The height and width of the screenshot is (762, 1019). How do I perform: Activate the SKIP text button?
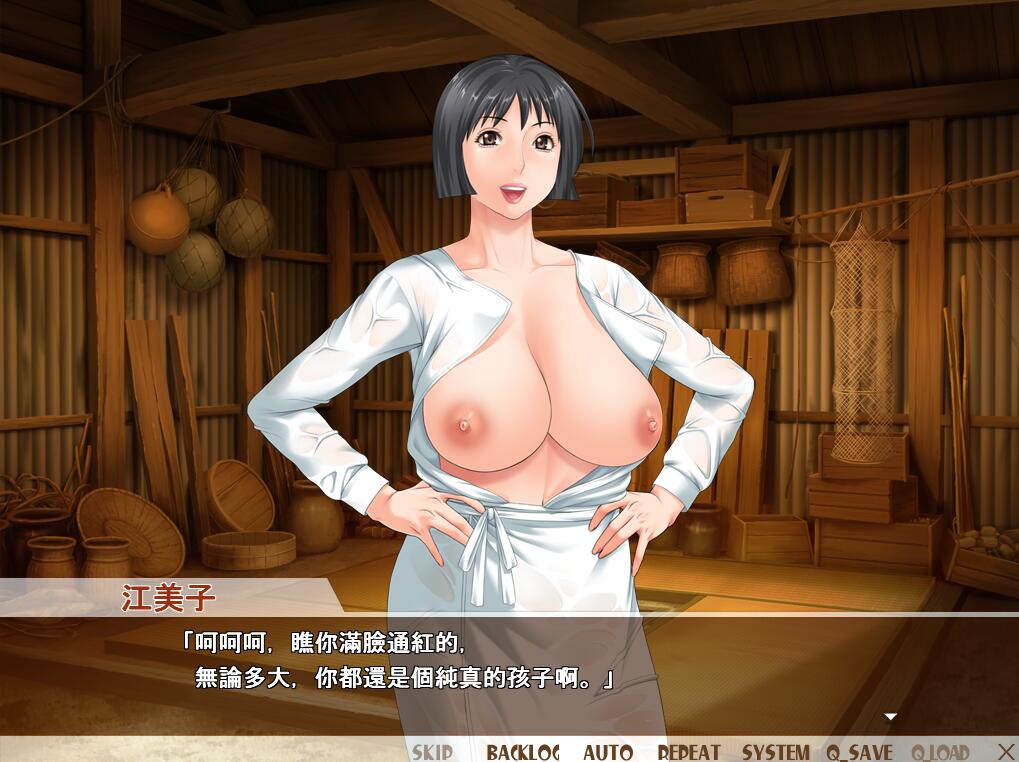tap(432, 752)
